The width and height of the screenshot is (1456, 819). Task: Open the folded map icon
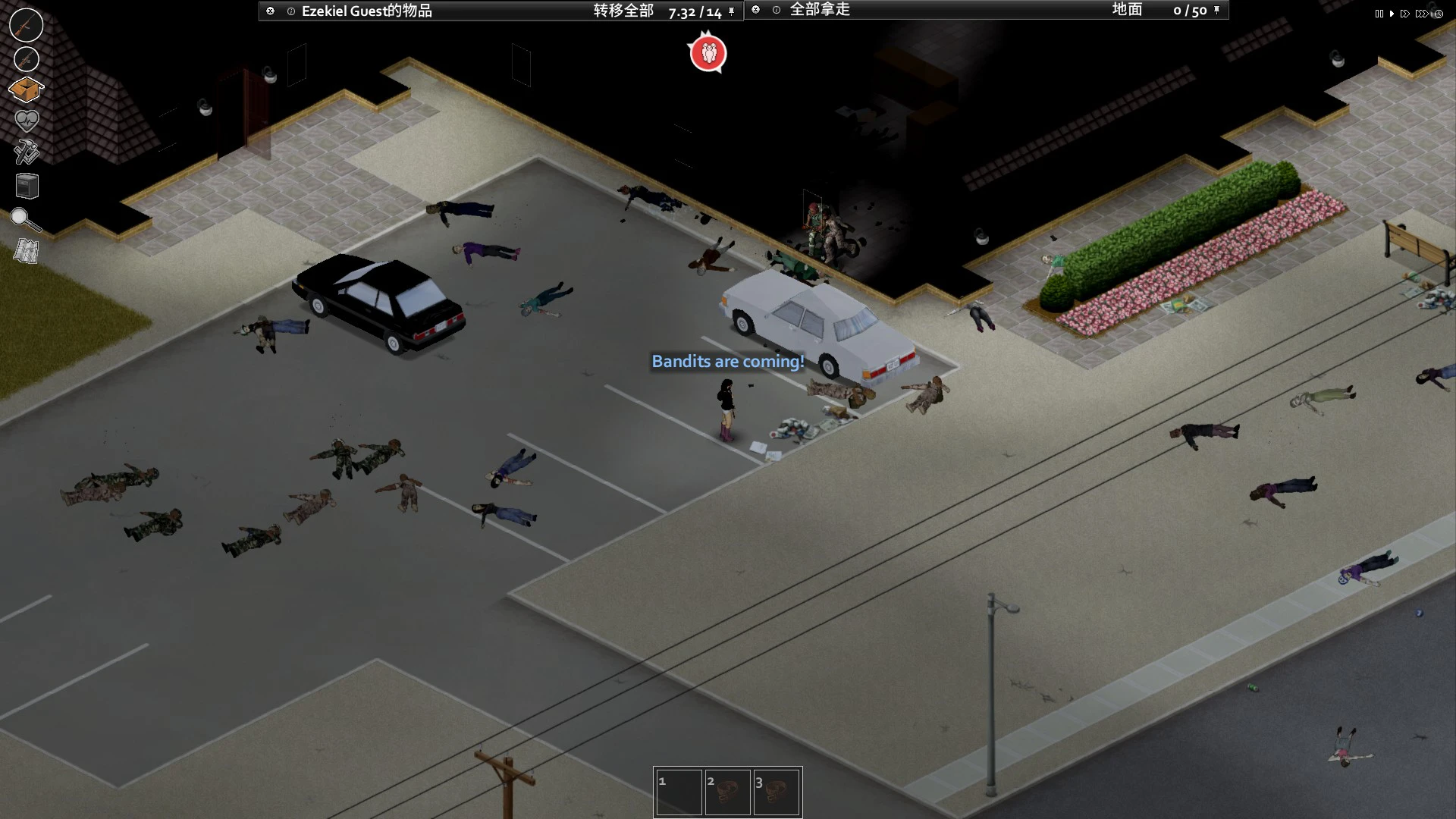27,251
